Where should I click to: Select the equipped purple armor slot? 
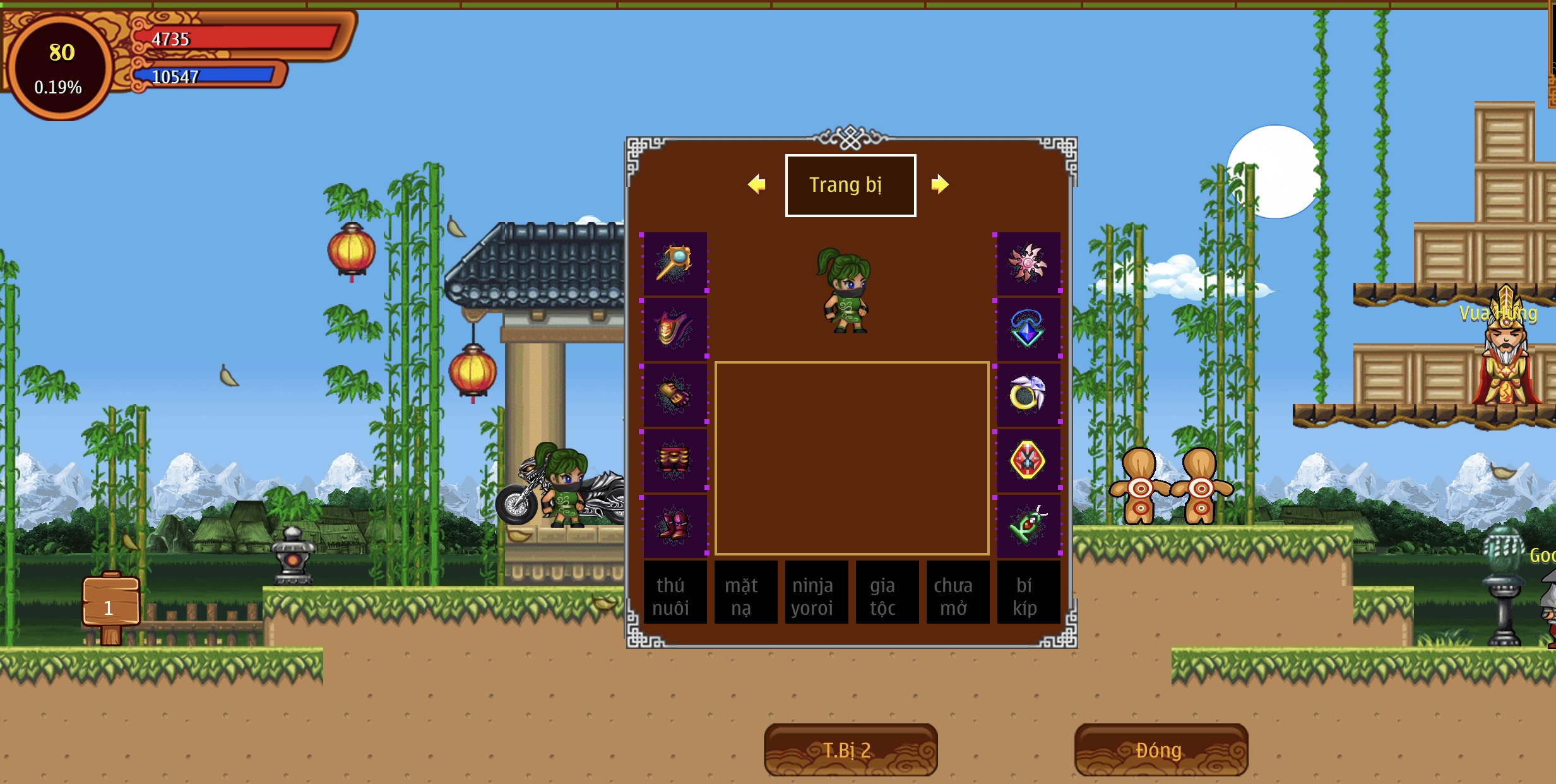pos(675,329)
